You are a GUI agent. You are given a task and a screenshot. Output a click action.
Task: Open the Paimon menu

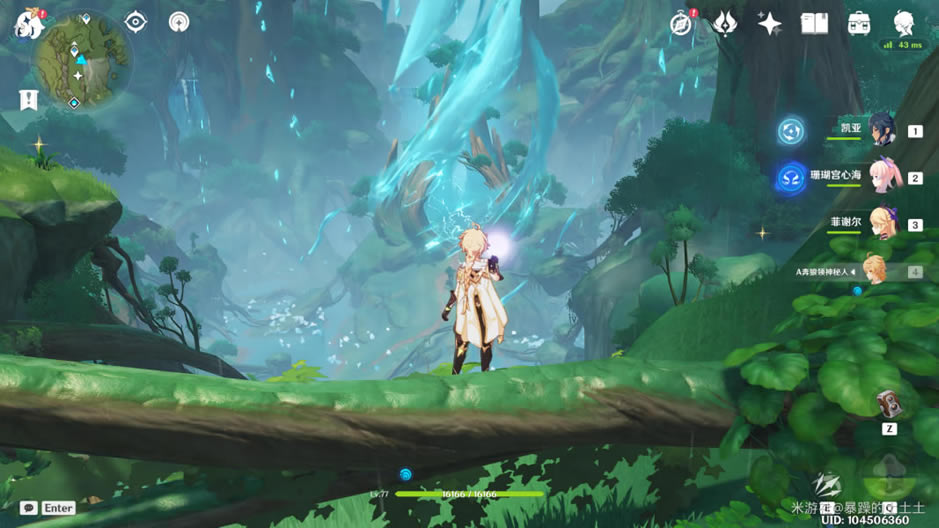(x=27, y=22)
